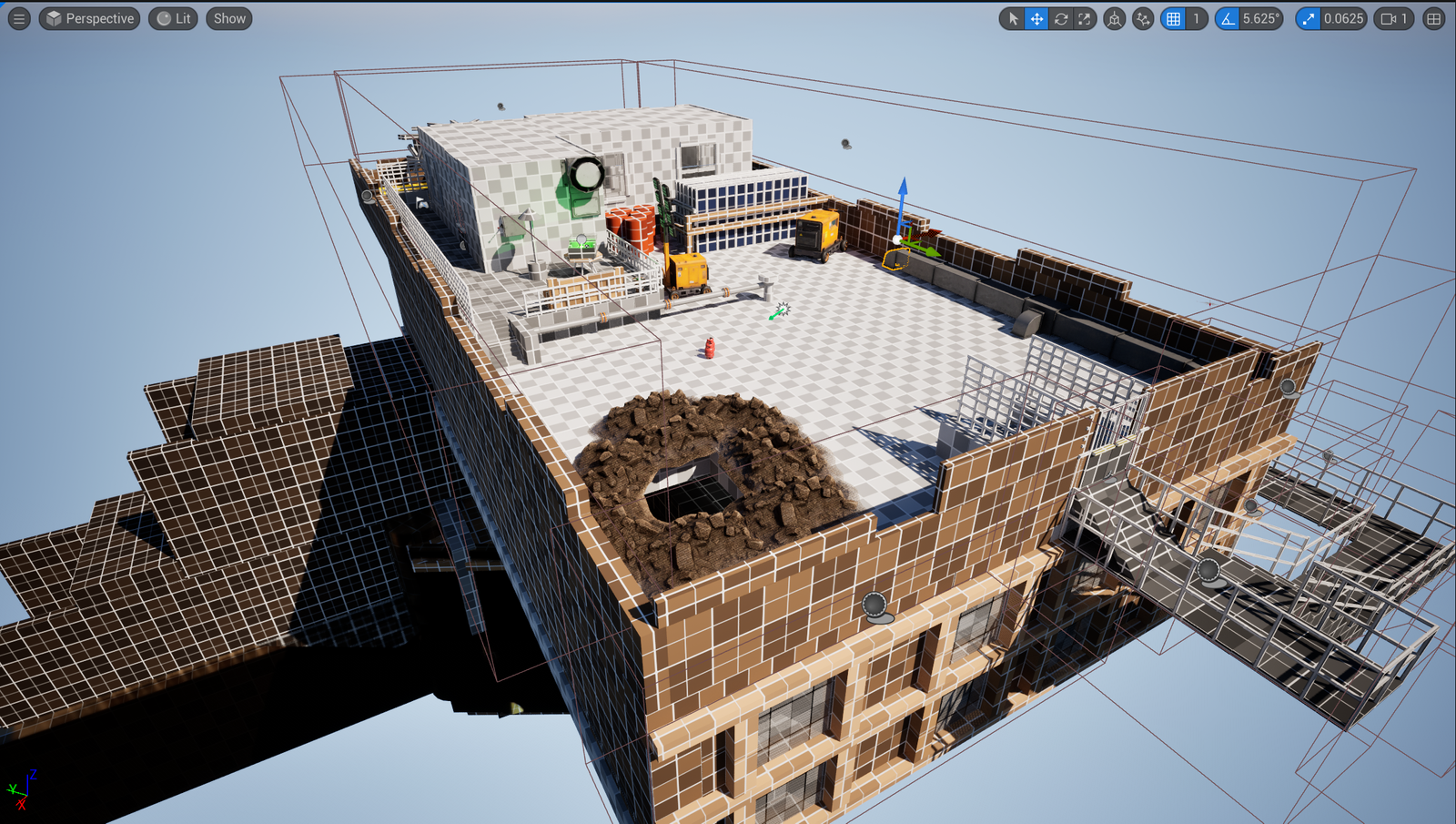Screen dimensions: 1456x824
Task: Toggle rotation snapping
Action: pyautogui.click(x=1229, y=18)
